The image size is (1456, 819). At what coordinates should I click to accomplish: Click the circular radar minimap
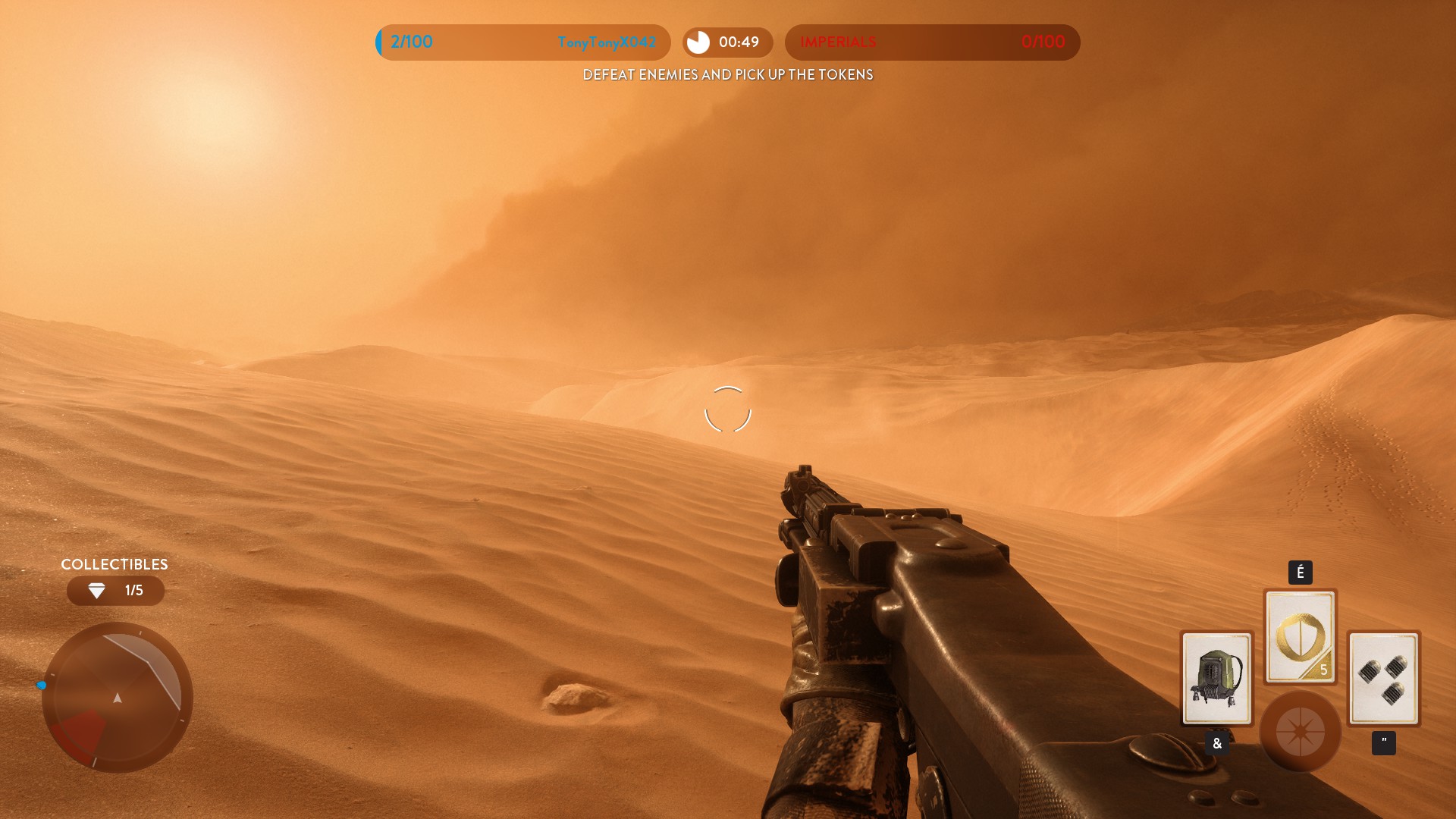point(117,697)
